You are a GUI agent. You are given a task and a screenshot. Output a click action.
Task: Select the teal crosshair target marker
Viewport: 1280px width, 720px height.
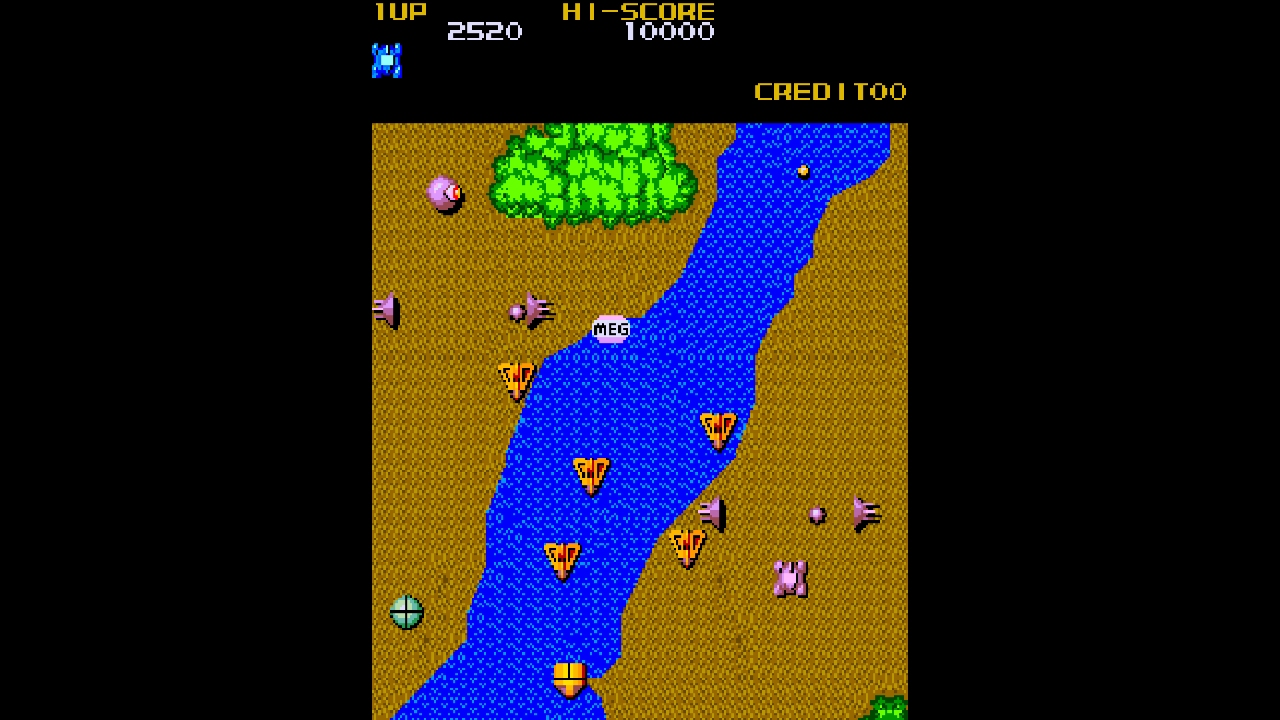pyautogui.click(x=407, y=611)
